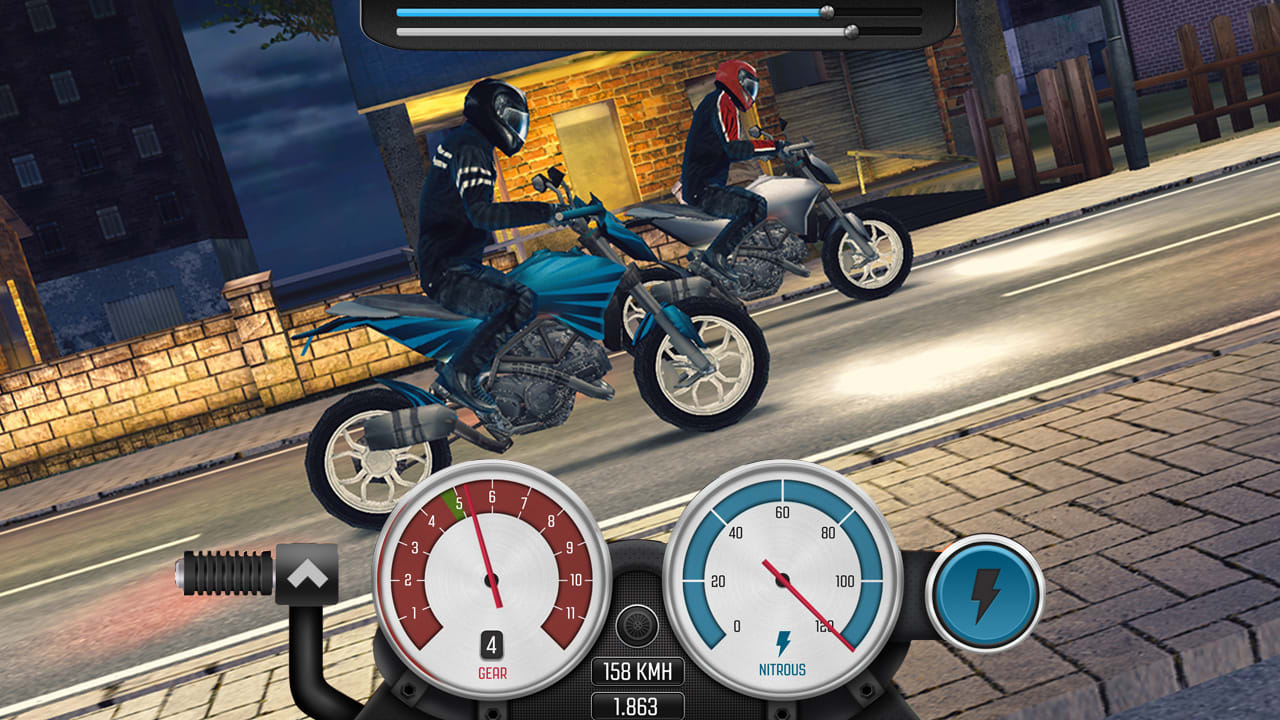Click the 1.863 race time display
This screenshot has width=1280, height=720.
click(x=637, y=705)
